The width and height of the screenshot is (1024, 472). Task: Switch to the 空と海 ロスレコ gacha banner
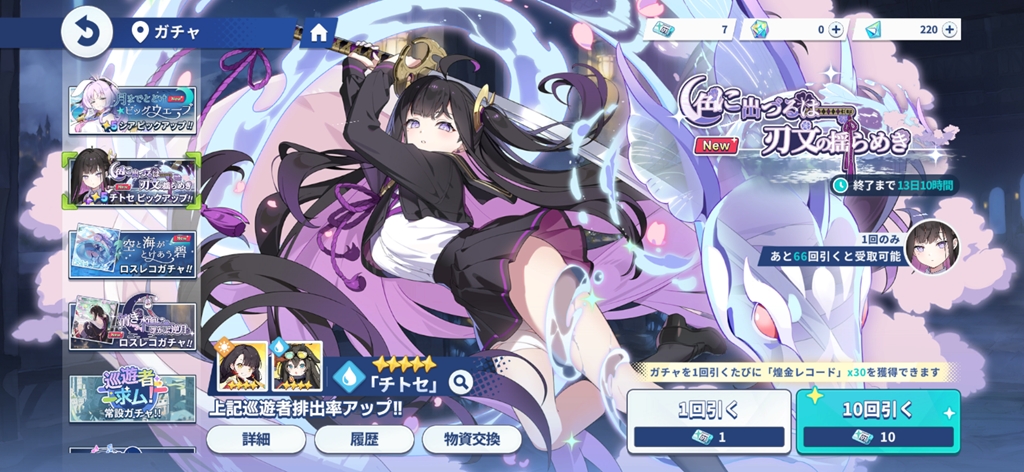click(132, 254)
